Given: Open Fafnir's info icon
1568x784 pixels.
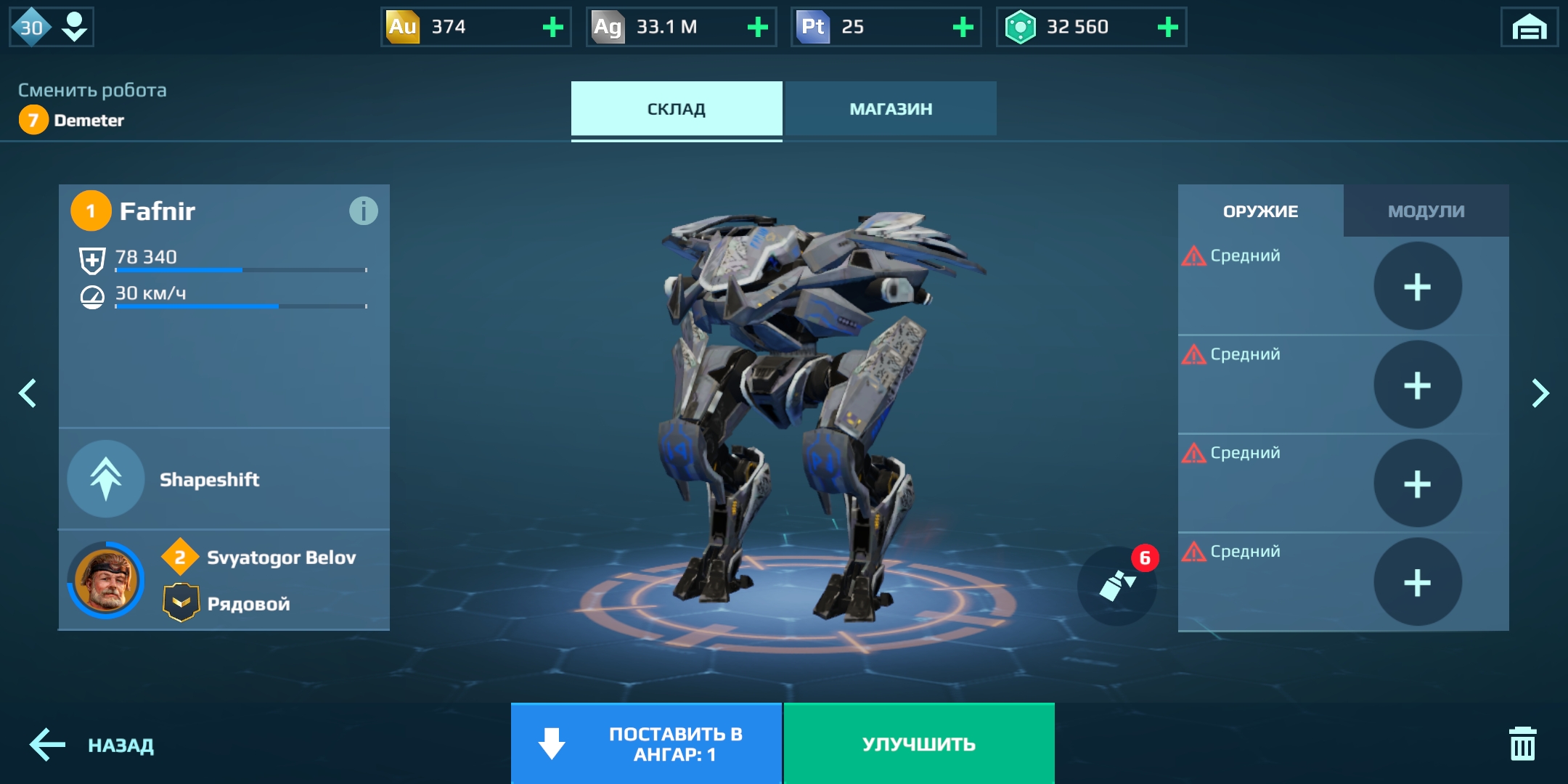Looking at the screenshot, I should 363,211.
